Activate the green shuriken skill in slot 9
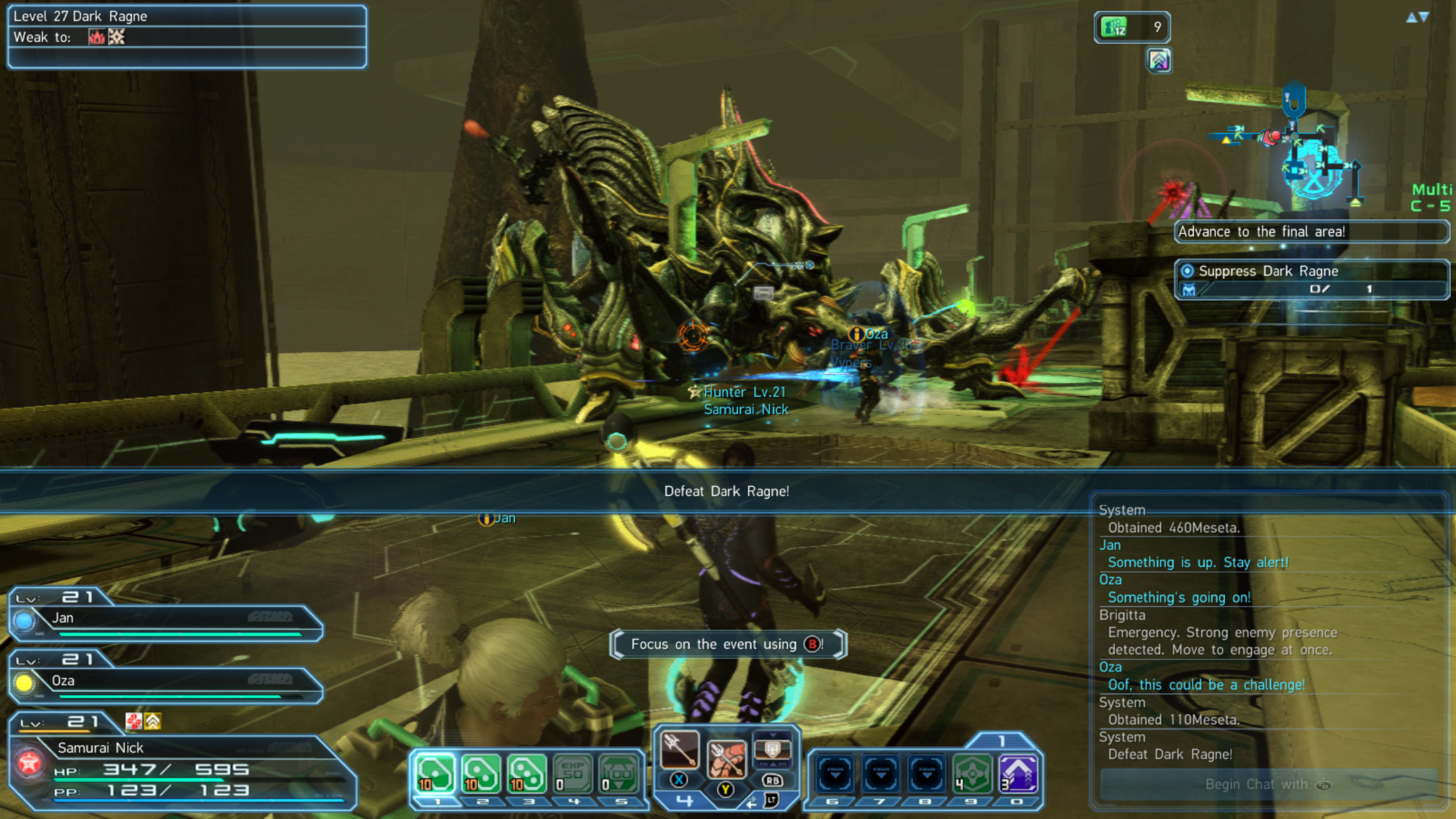 point(972,773)
